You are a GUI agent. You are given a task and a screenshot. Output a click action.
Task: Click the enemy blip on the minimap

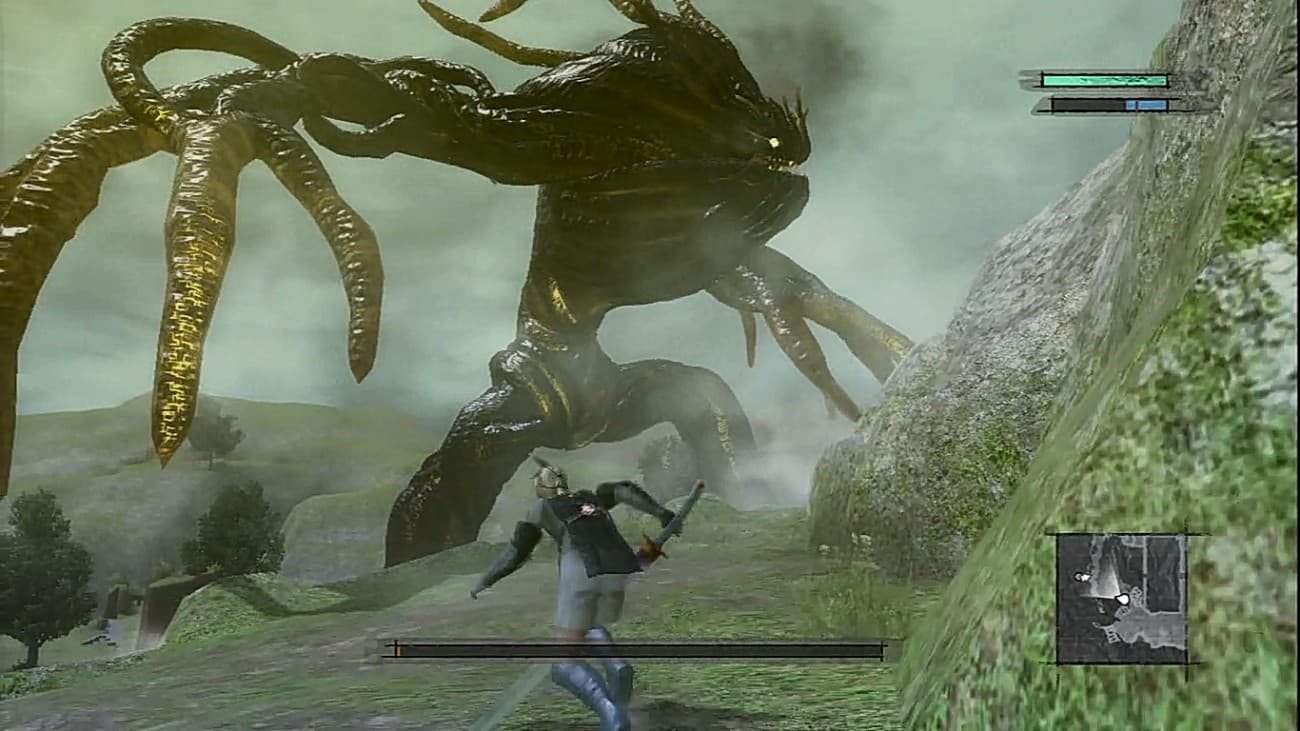1081,576
